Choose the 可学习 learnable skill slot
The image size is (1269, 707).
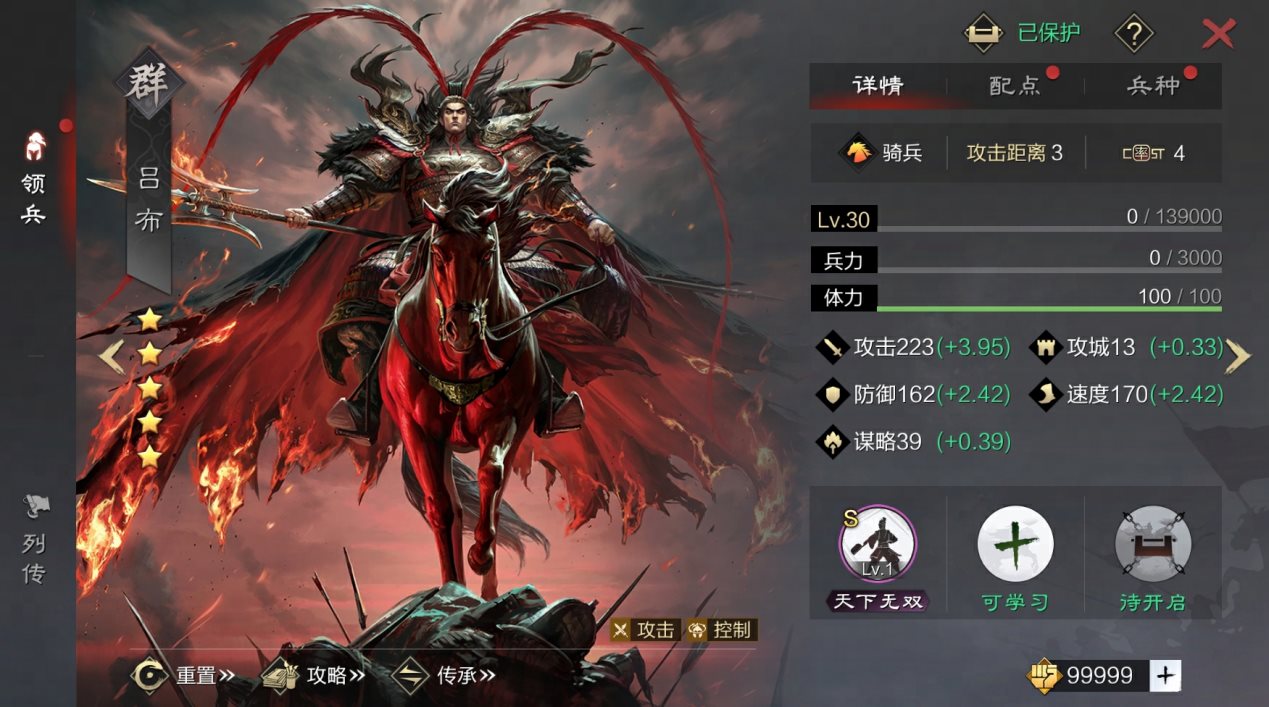[1015, 545]
